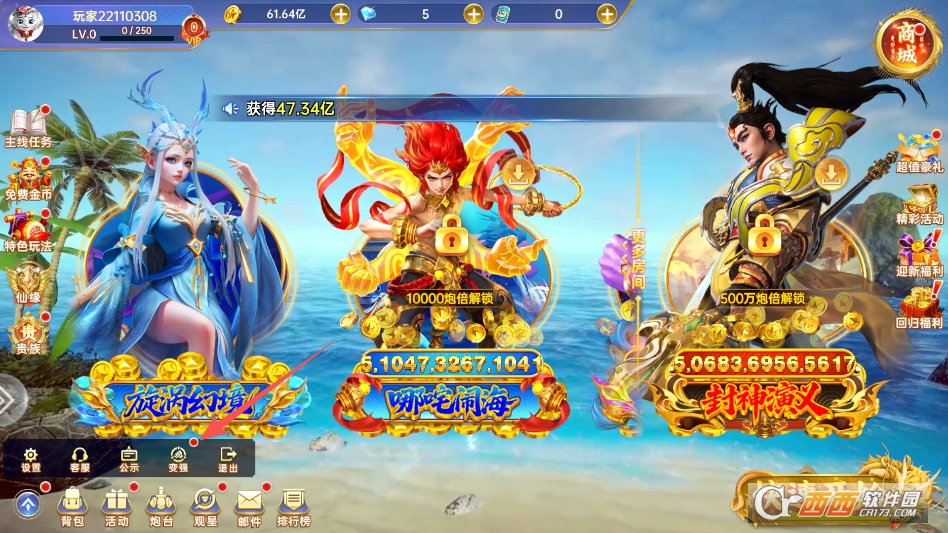Check the 邮件 mail inbox
Viewport: 948px width, 533px height.
249,505
